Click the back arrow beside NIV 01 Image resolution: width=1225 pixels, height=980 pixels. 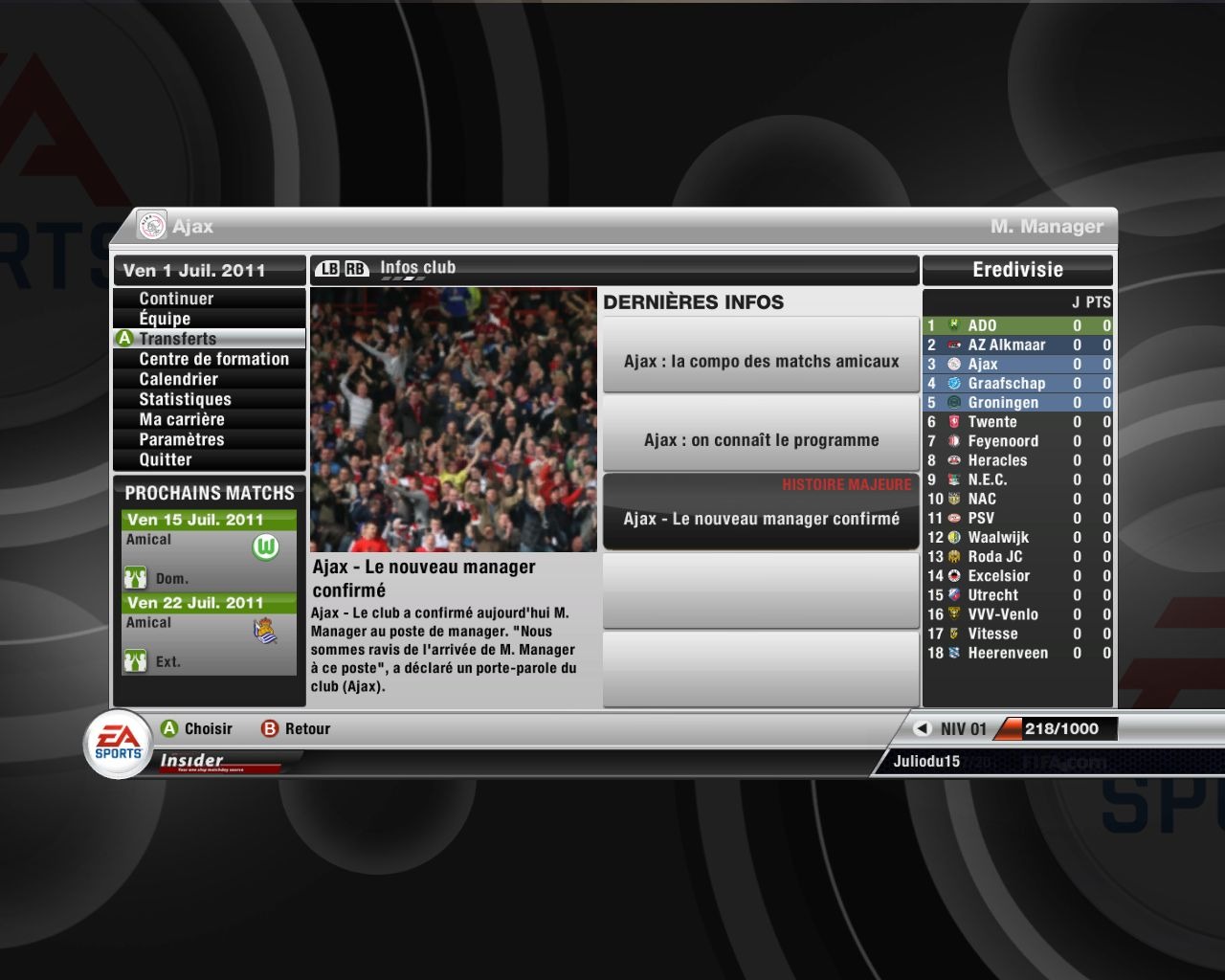(921, 728)
